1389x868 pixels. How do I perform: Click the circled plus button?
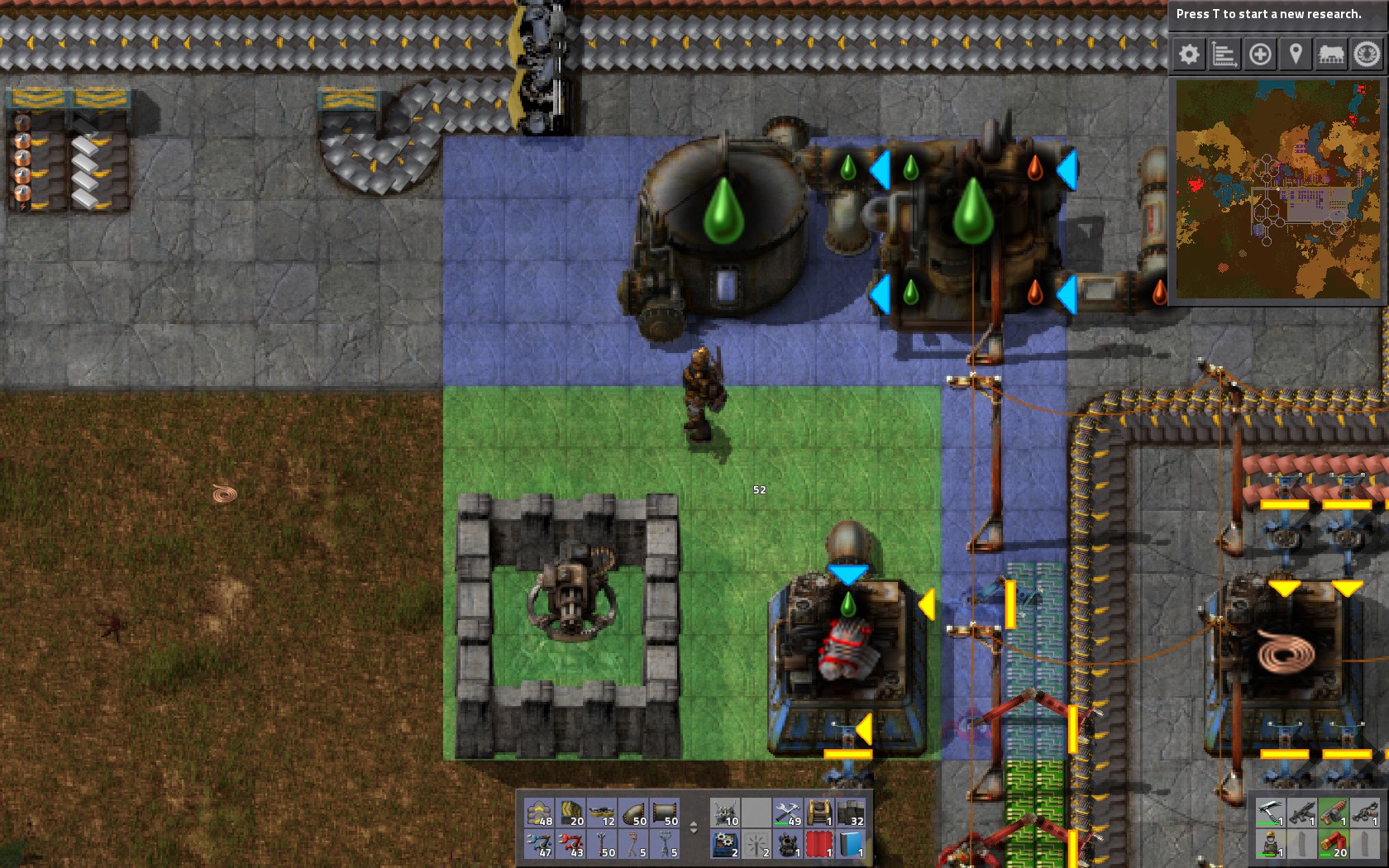tap(1260, 55)
